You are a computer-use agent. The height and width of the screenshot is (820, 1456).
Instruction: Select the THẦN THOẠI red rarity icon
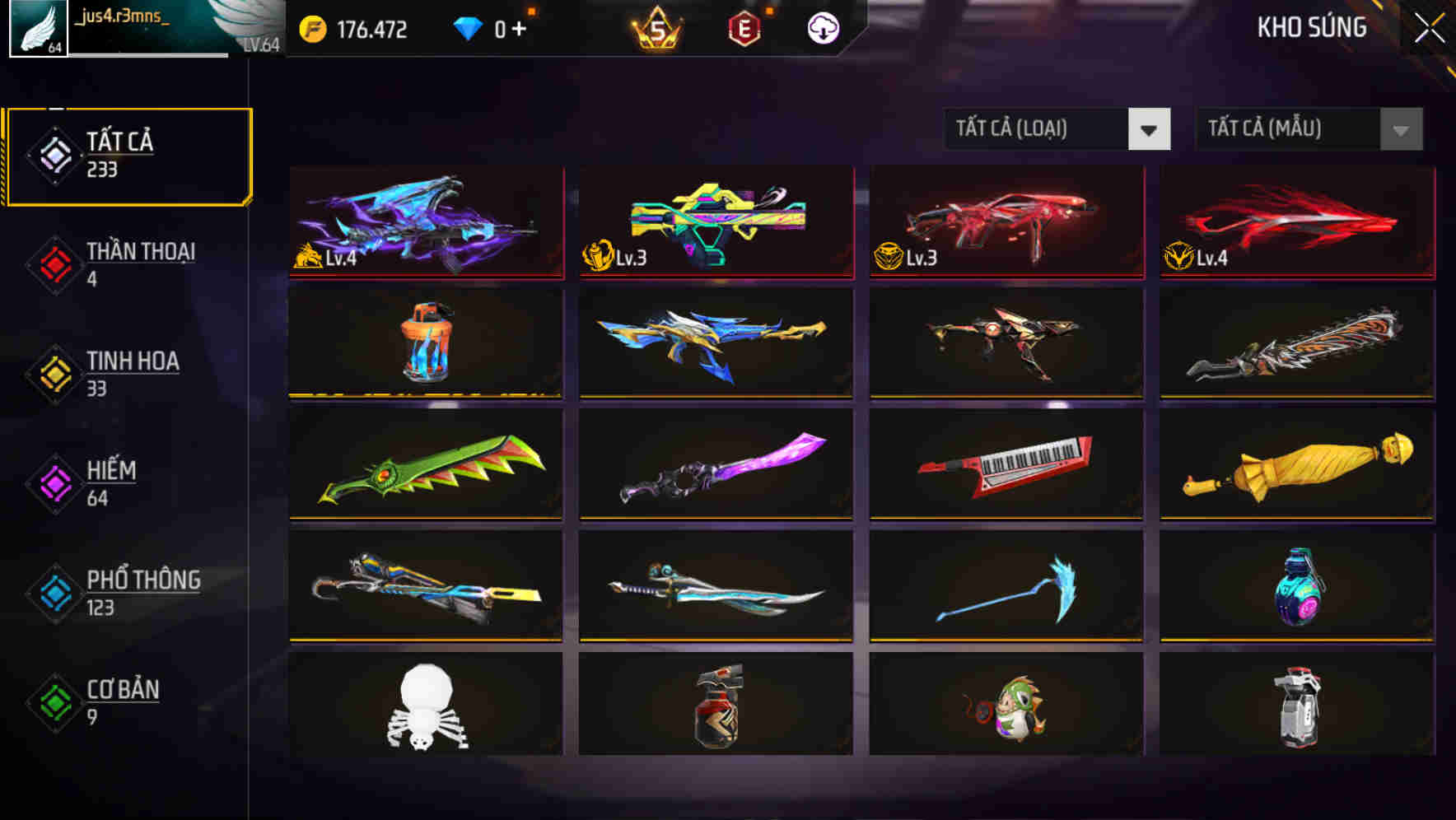(x=52, y=262)
